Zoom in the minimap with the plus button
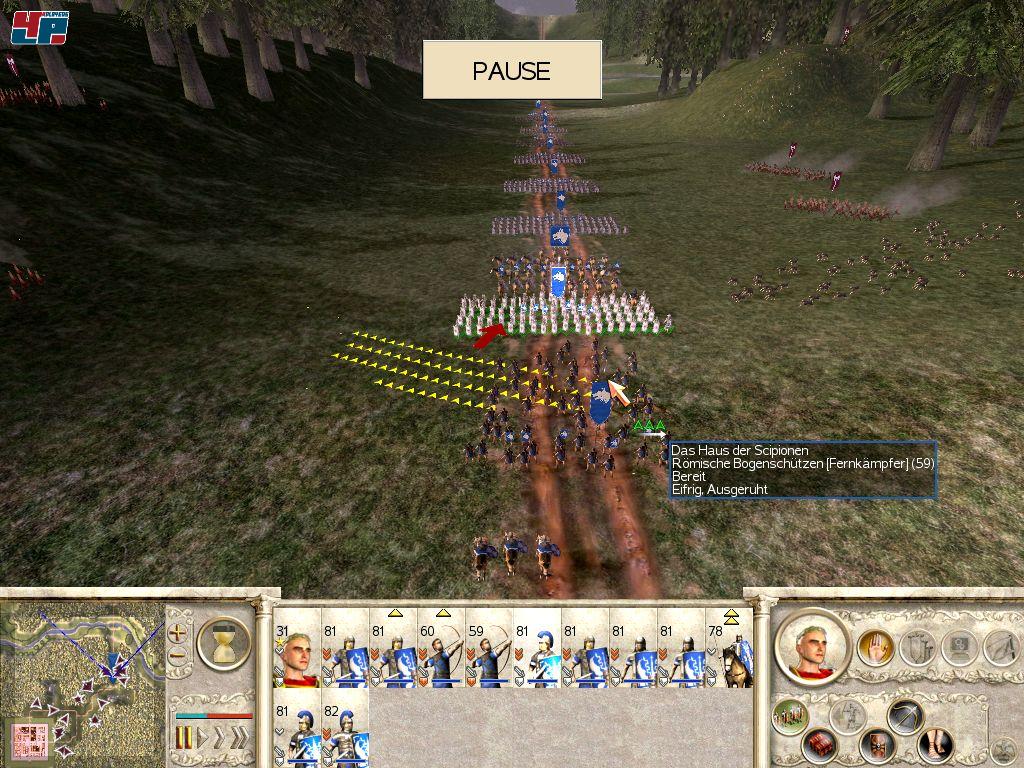 coord(178,633)
